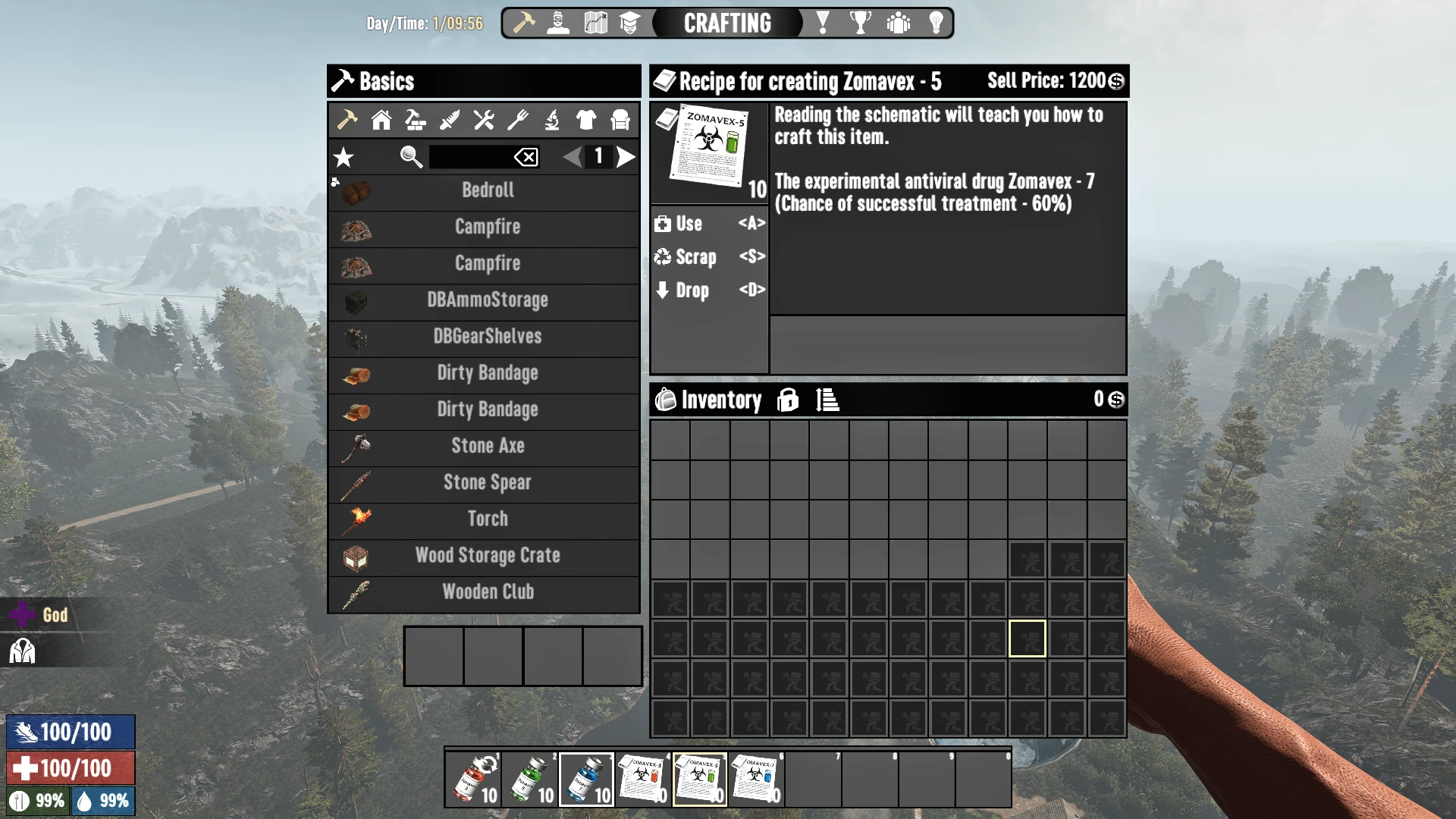Open the players group tab
The image size is (1456, 819).
click(899, 23)
